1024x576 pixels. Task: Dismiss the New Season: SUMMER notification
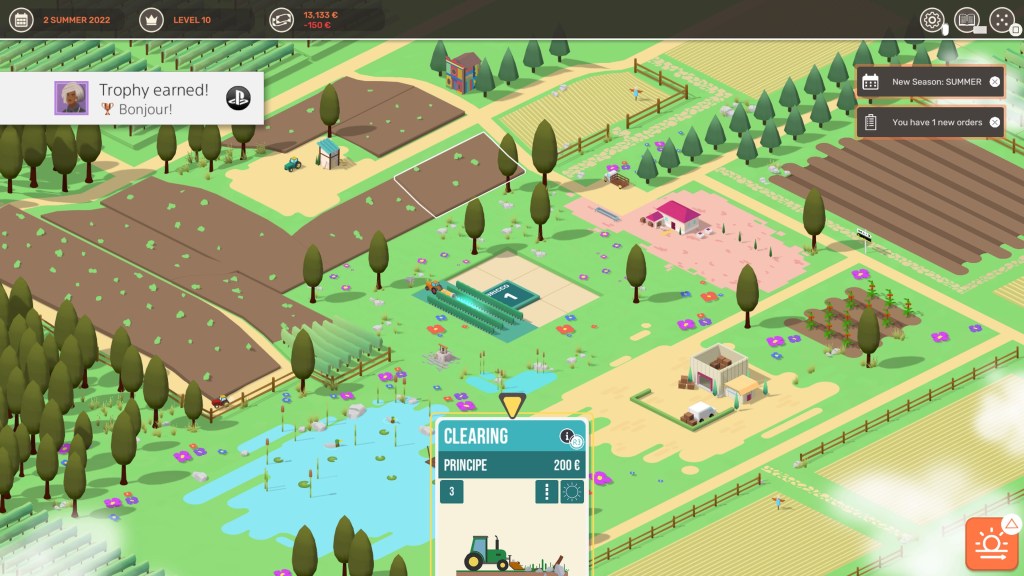click(994, 82)
